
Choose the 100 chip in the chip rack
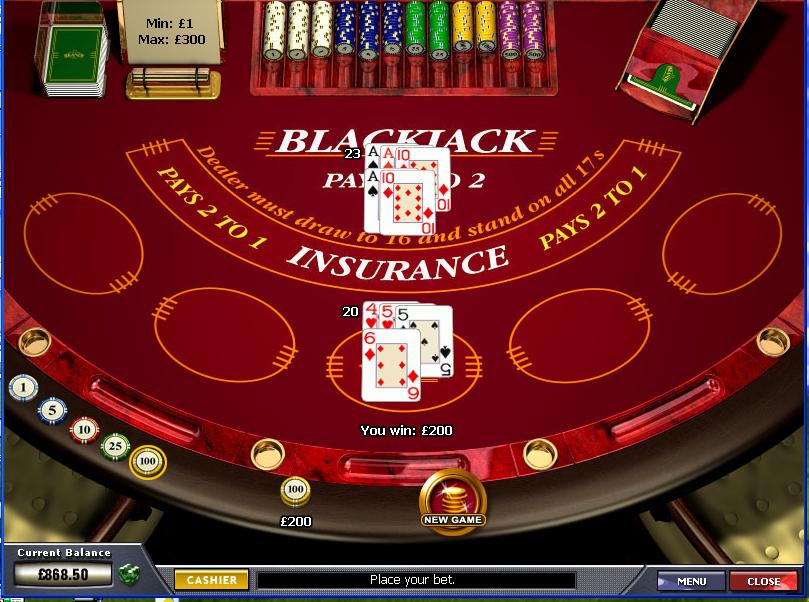148,461
